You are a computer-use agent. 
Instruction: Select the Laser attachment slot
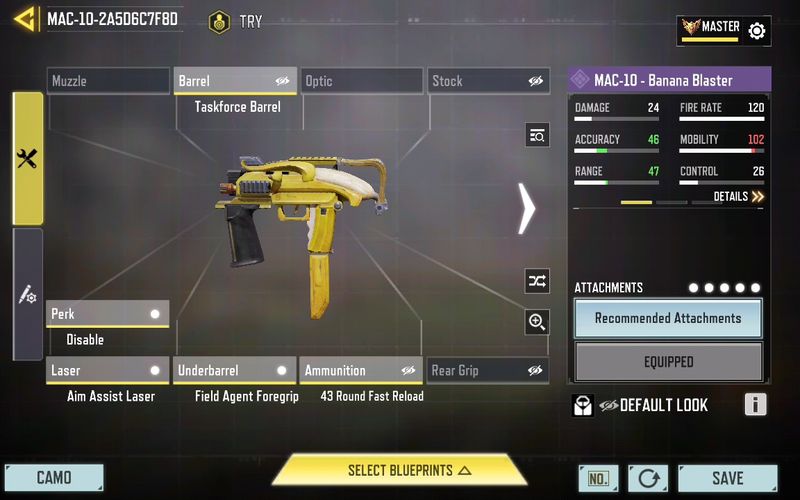(108, 371)
